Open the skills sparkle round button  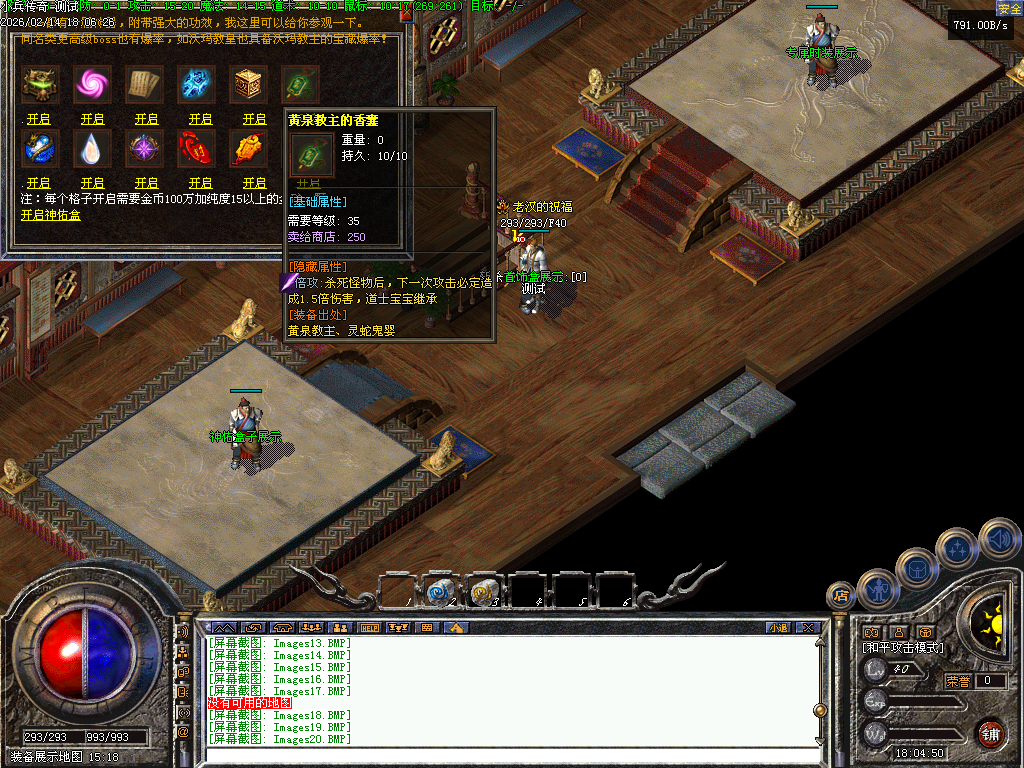(x=957, y=547)
